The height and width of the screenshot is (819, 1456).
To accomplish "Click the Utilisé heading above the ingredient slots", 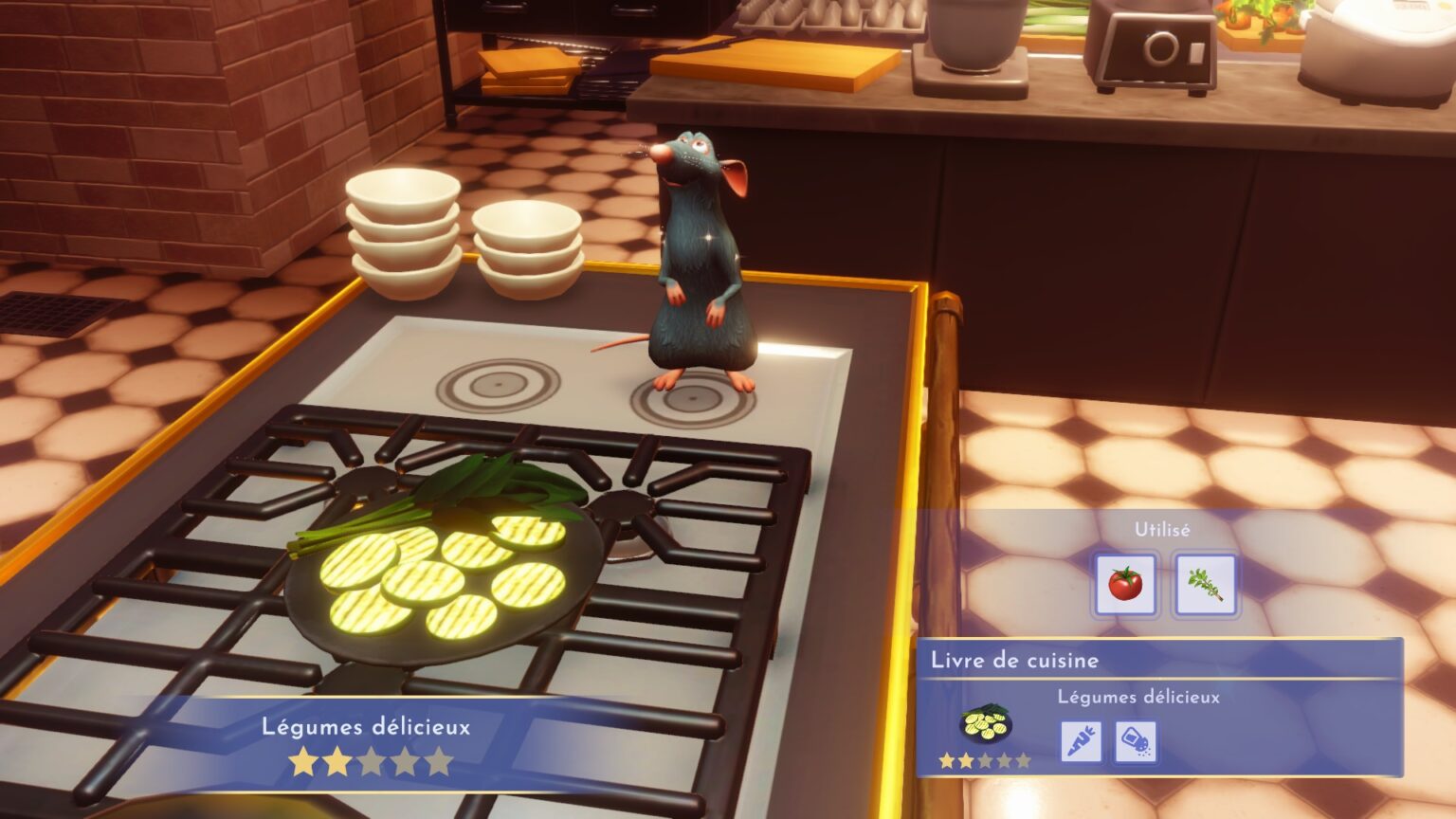I will (x=1163, y=529).
